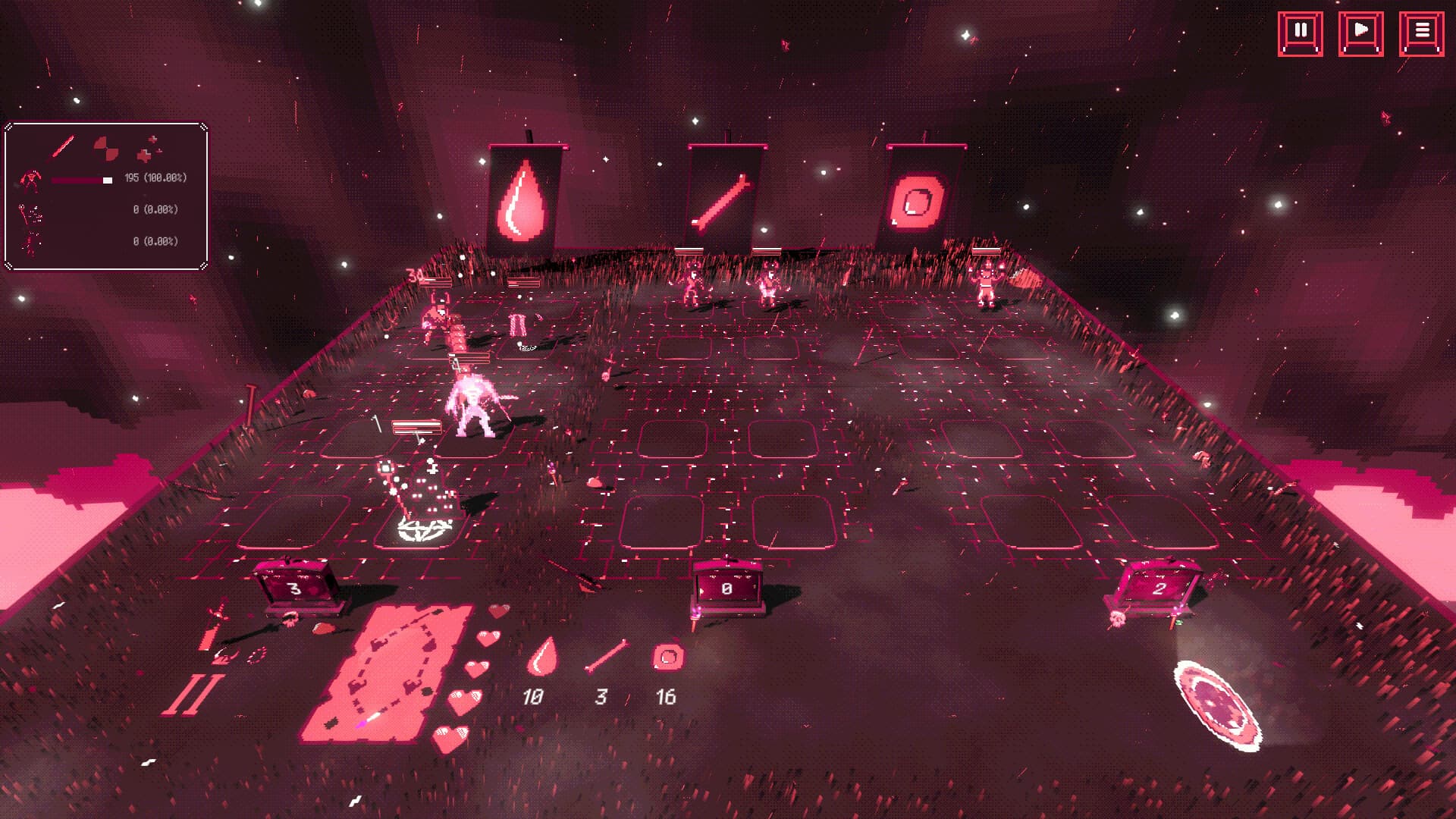Screen dimensions: 1456x819
Task: Select the warrior portrait beside the 195 stat
Action: click(x=32, y=180)
